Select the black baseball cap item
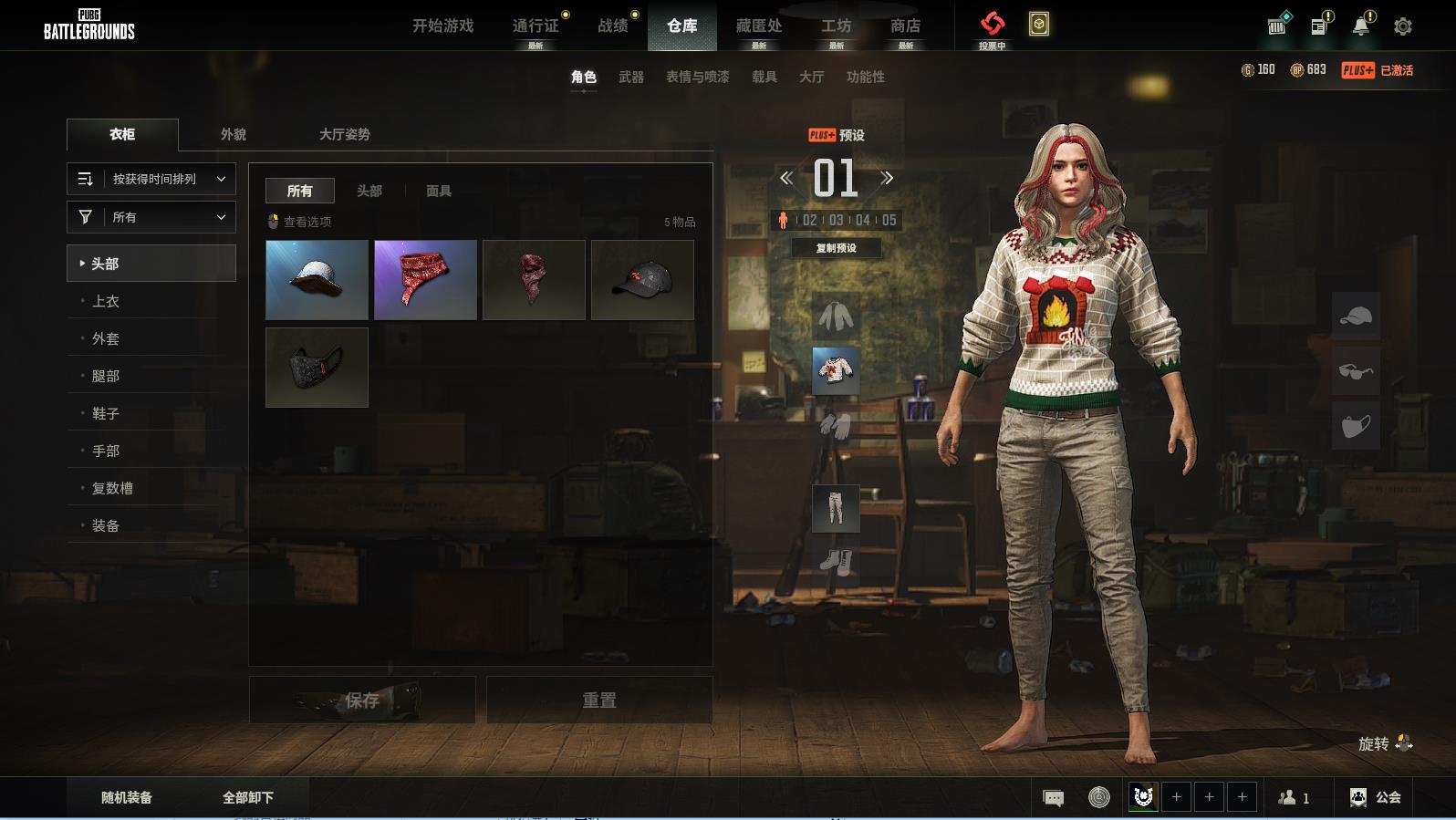The image size is (1456, 820). [642, 280]
